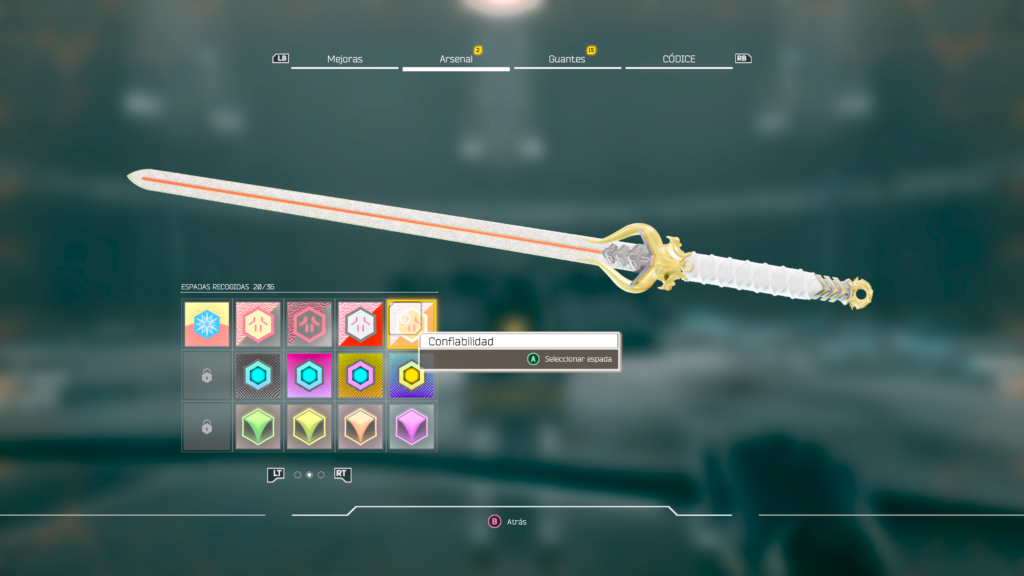
Task: Show the CÓDICE tab
Action: 679,59
